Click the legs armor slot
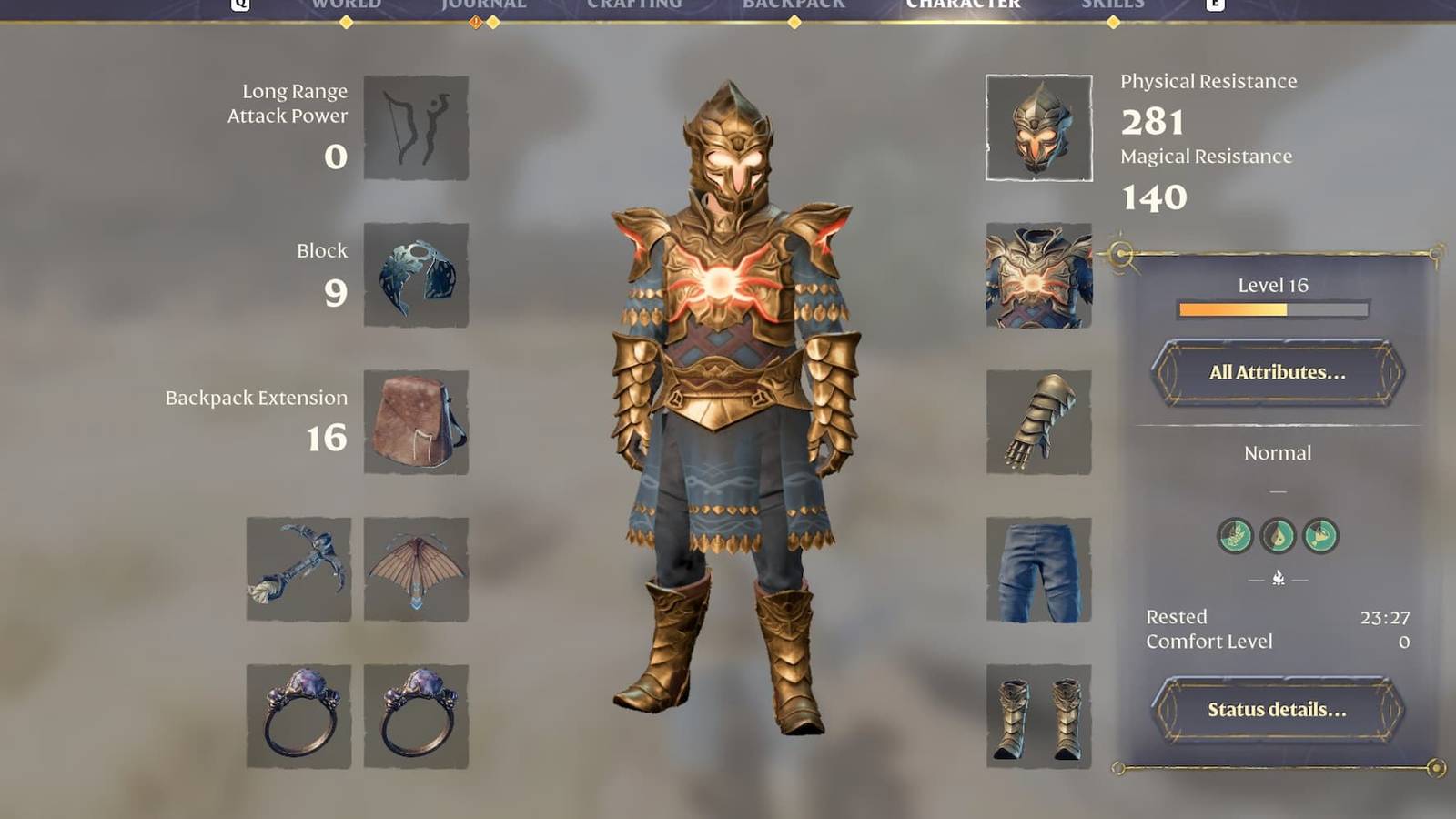 coord(1038,569)
